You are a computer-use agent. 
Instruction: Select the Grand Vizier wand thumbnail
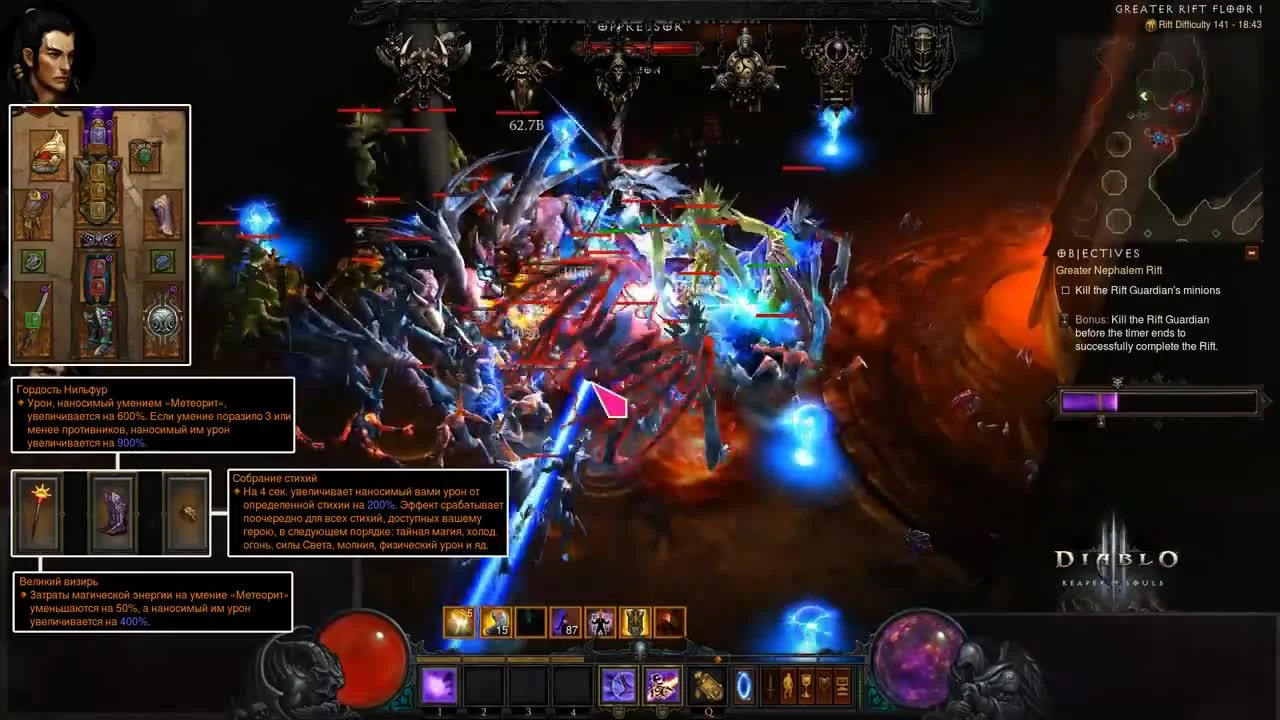38,513
